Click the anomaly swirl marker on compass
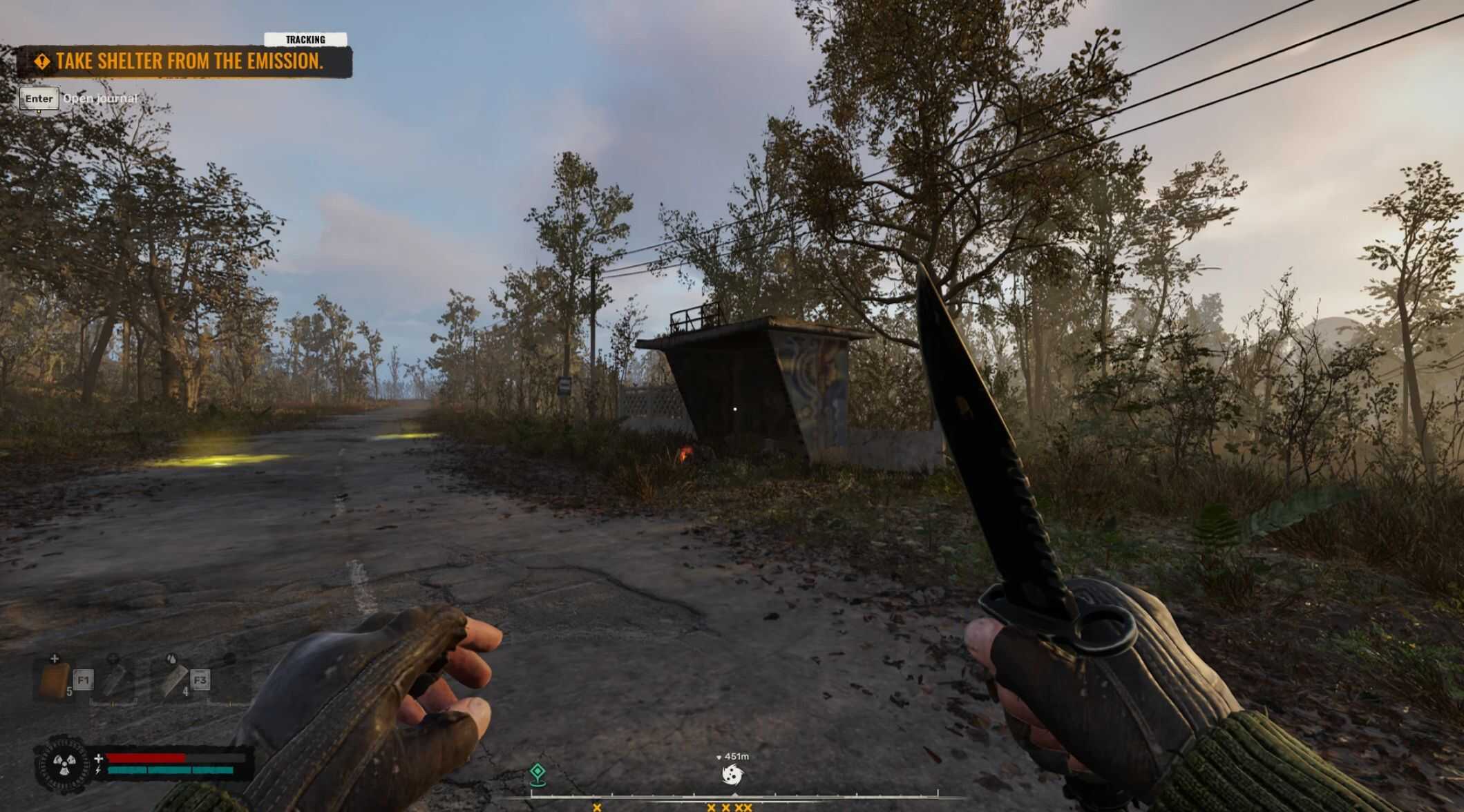Viewport: 1464px width, 812px height. tap(732, 775)
